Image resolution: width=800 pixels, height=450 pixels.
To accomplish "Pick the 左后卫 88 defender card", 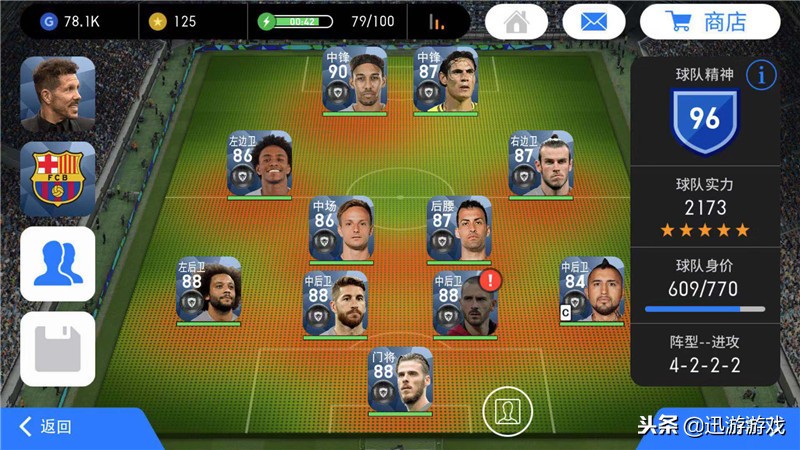I will pyautogui.click(x=209, y=290).
